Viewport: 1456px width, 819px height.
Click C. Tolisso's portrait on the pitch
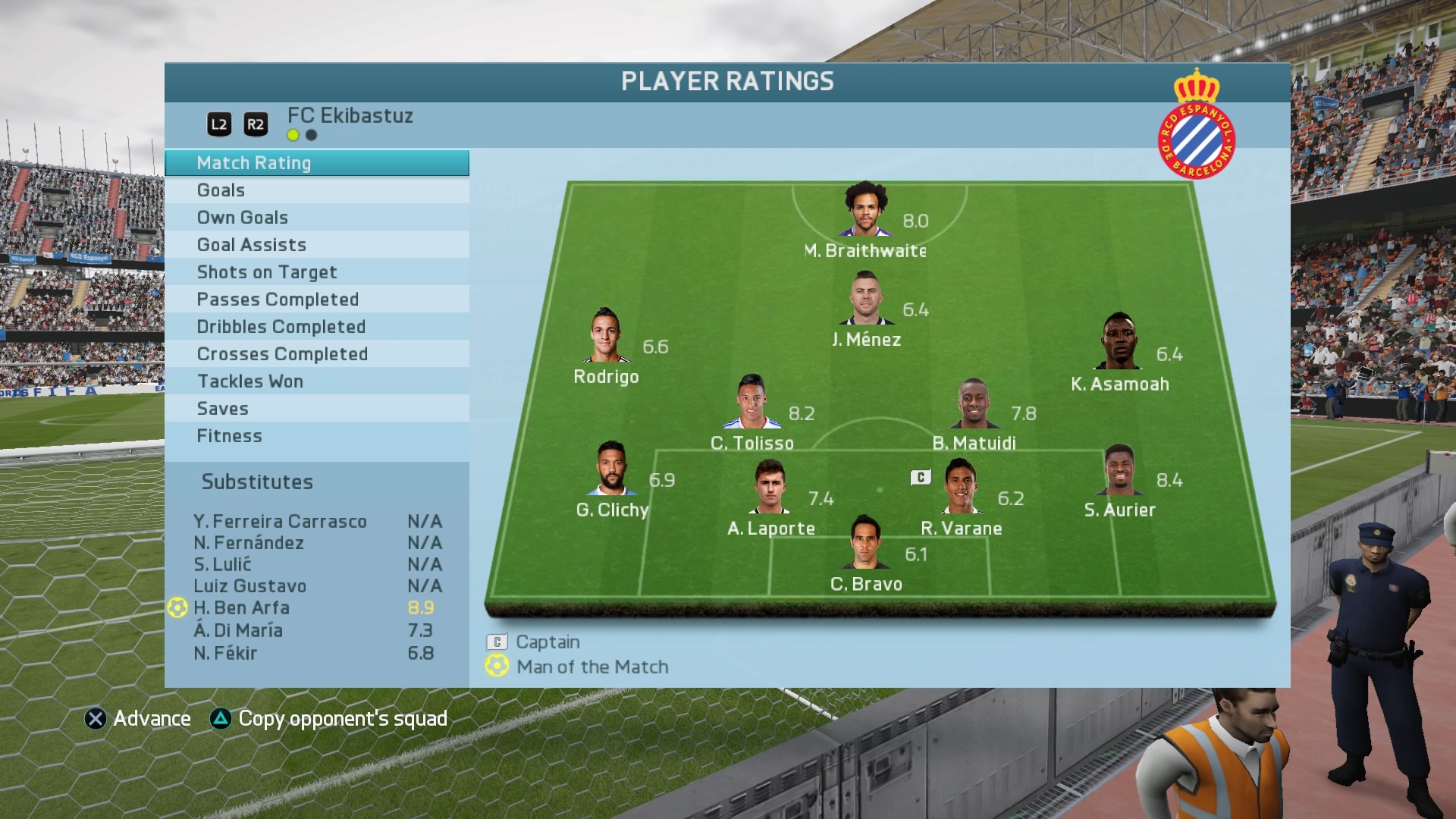click(752, 403)
